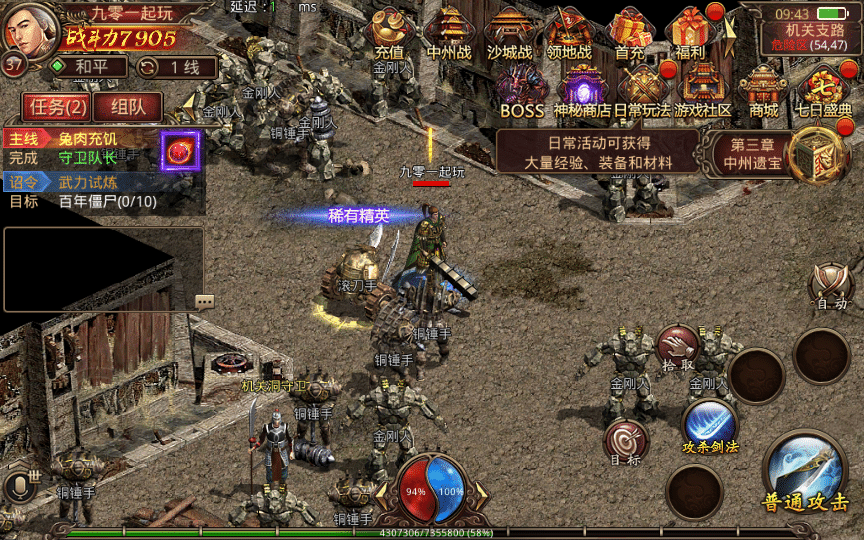Open the 领地战 territory war icon
The width and height of the screenshot is (864, 540).
coord(569,33)
